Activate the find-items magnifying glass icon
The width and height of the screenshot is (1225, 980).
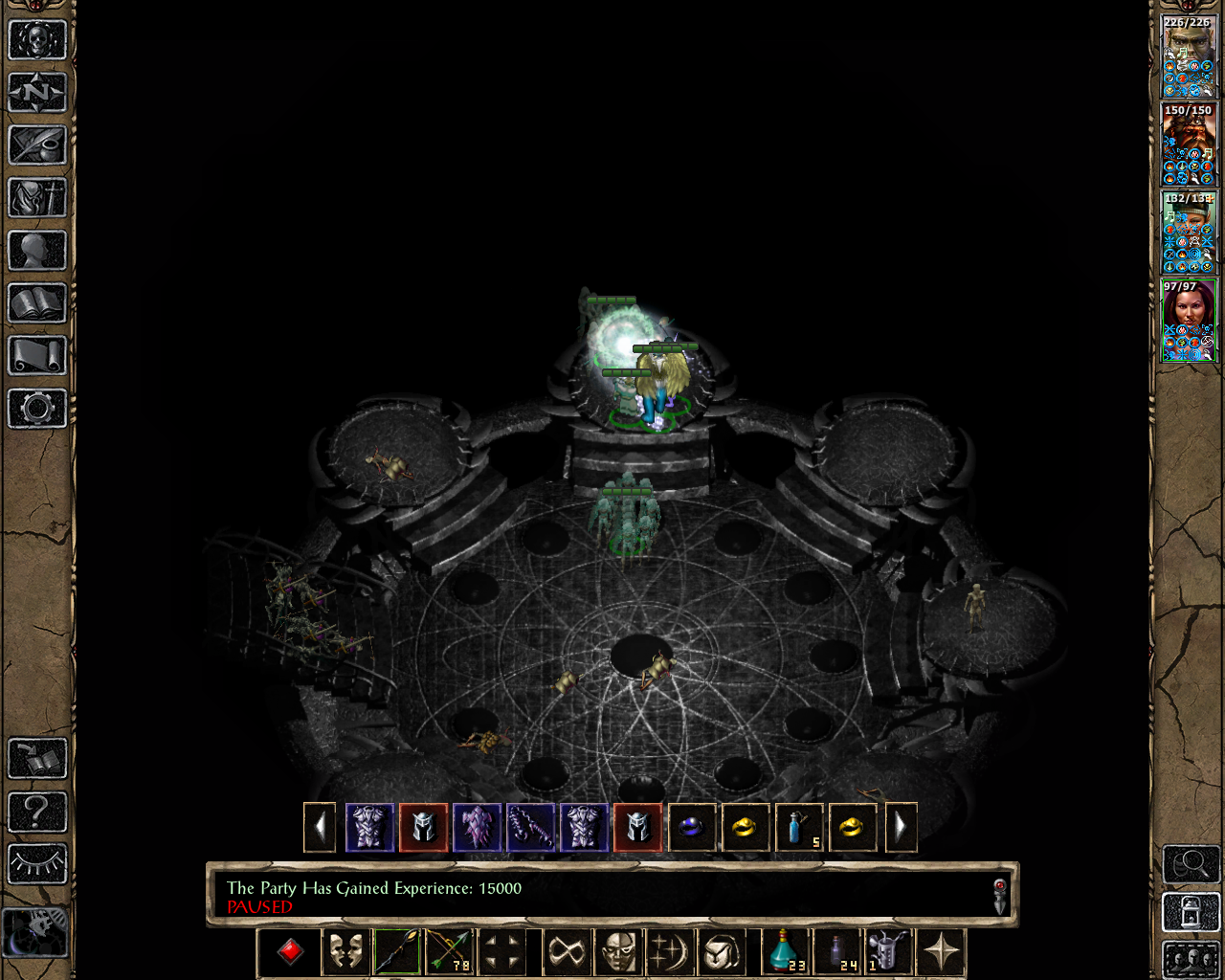click(1189, 864)
